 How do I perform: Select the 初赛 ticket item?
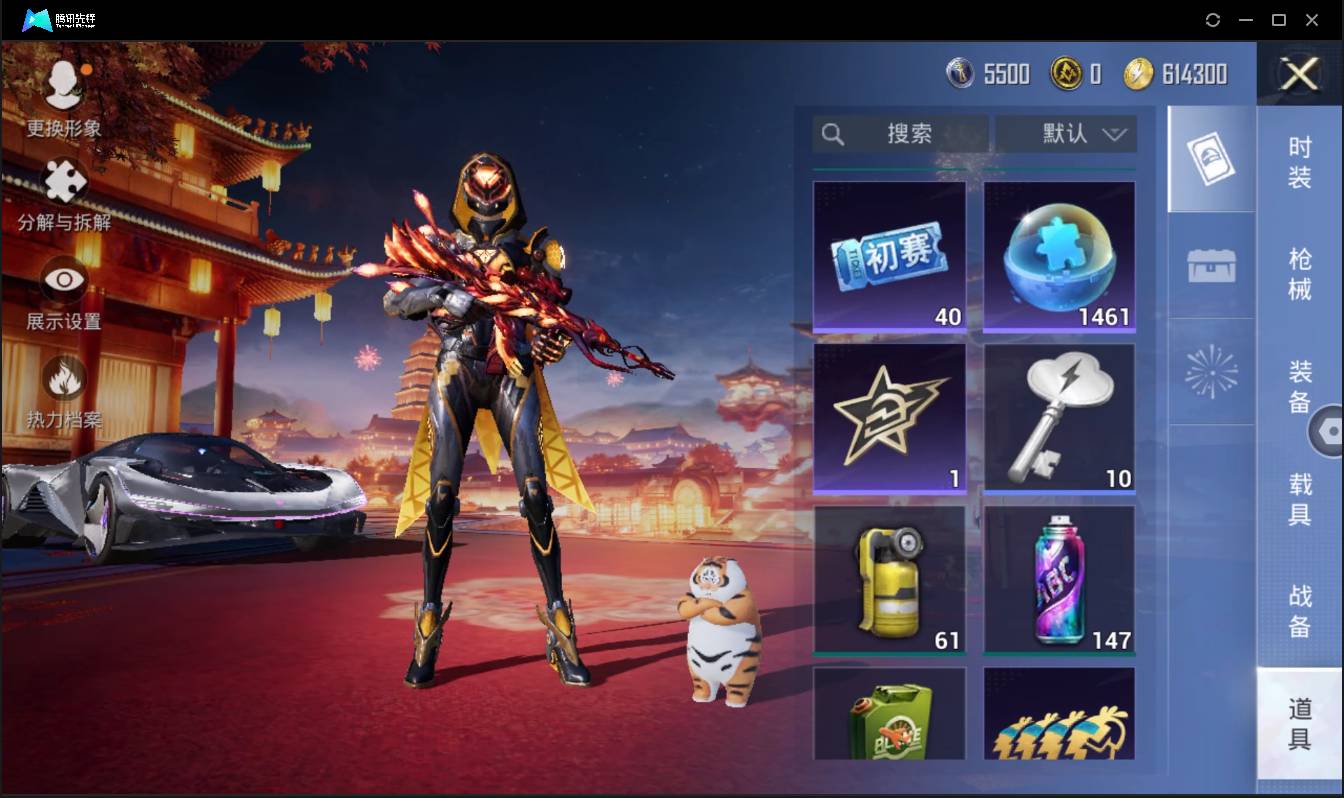tap(889, 255)
